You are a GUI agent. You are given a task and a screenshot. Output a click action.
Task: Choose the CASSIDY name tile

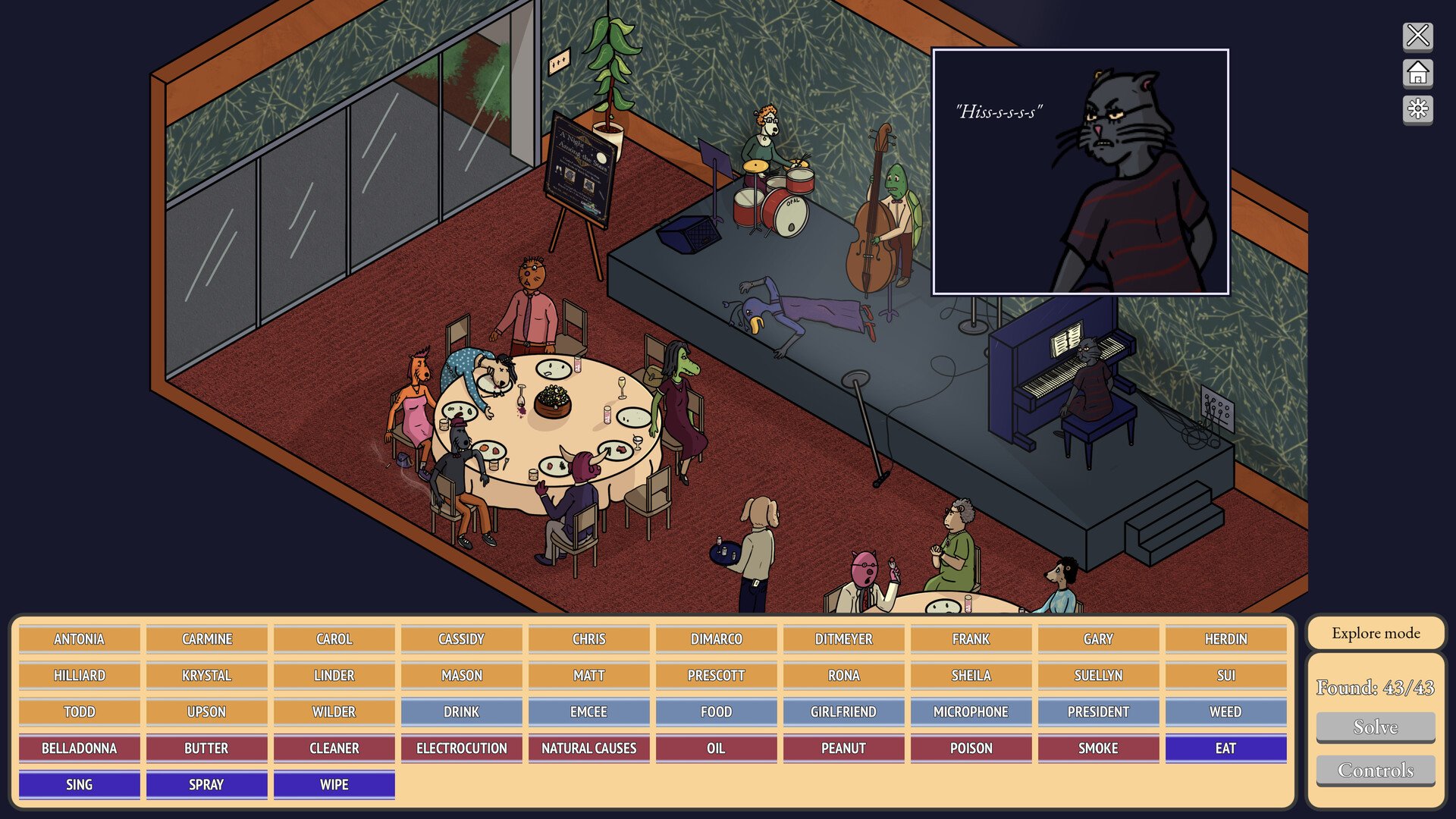461,639
